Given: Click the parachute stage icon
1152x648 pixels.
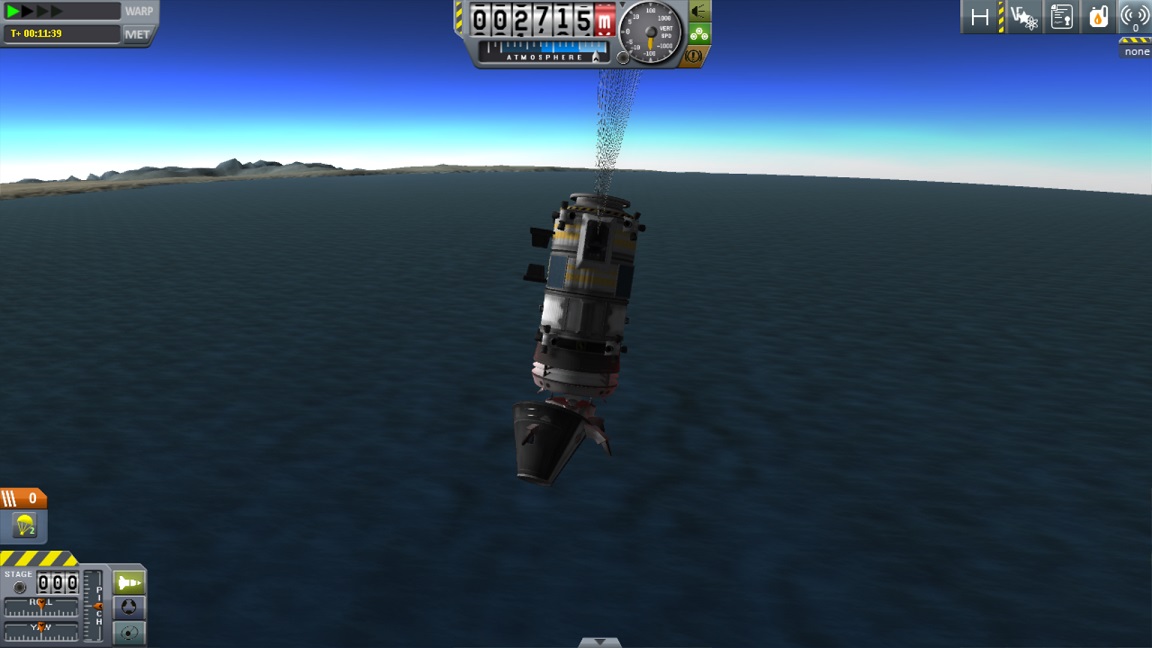Looking at the screenshot, I should (x=24, y=525).
